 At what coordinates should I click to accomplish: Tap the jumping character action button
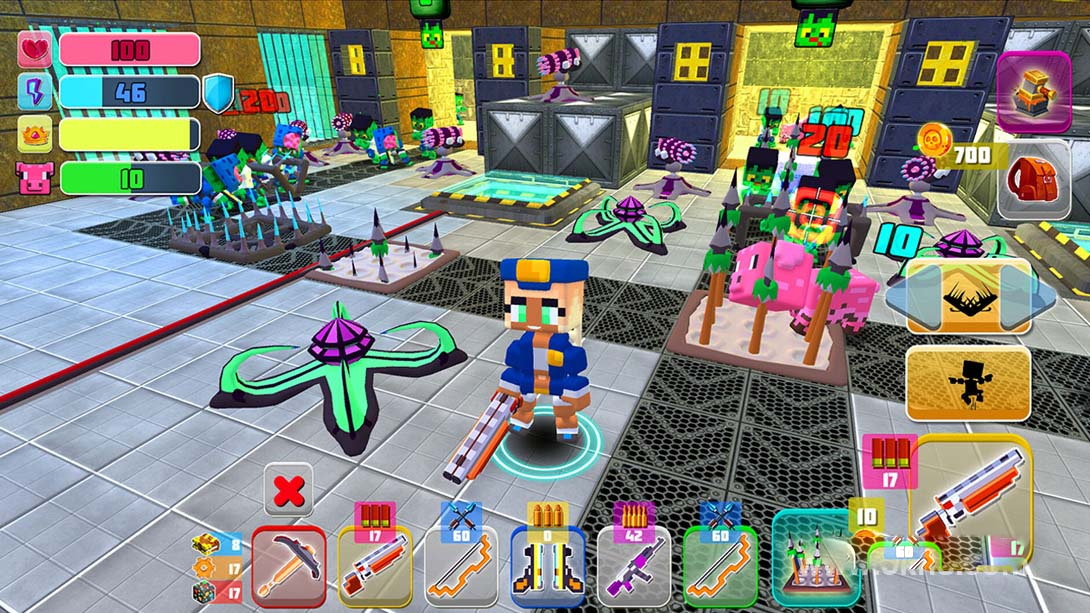[x=968, y=382]
